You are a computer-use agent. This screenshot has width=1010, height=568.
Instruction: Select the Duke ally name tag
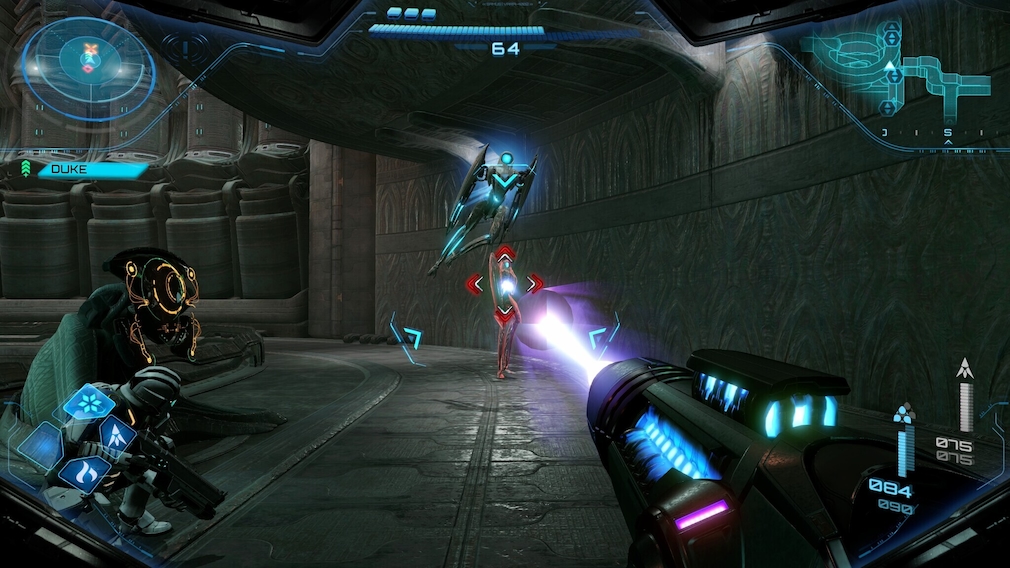(x=87, y=169)
